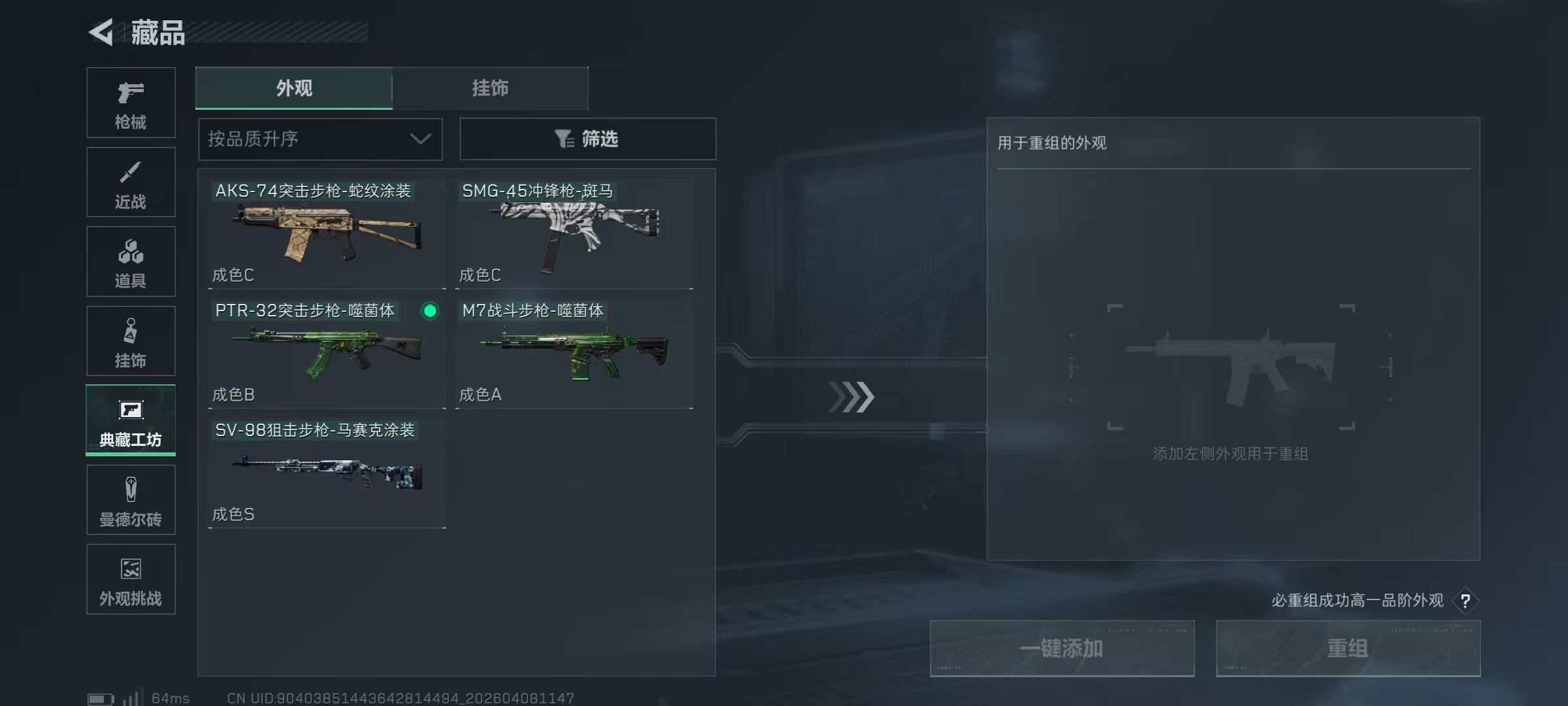The width and height of the screenshot is (1568, 706).
Task: Click the AKS-74 snake skin thumbnail
Action: point(325,233)
